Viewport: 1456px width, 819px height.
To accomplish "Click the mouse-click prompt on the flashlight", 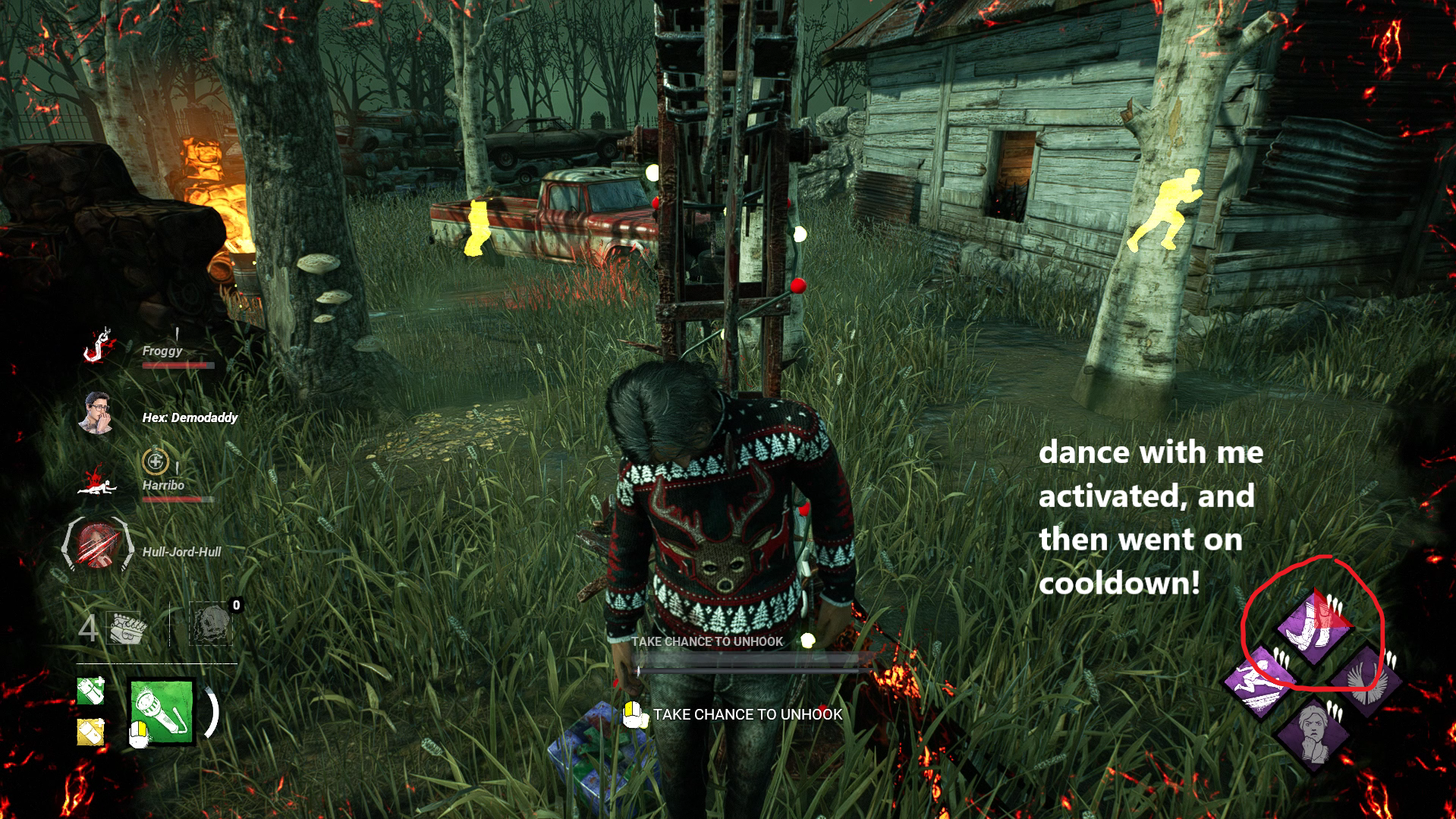I will [x=139, y=734].
